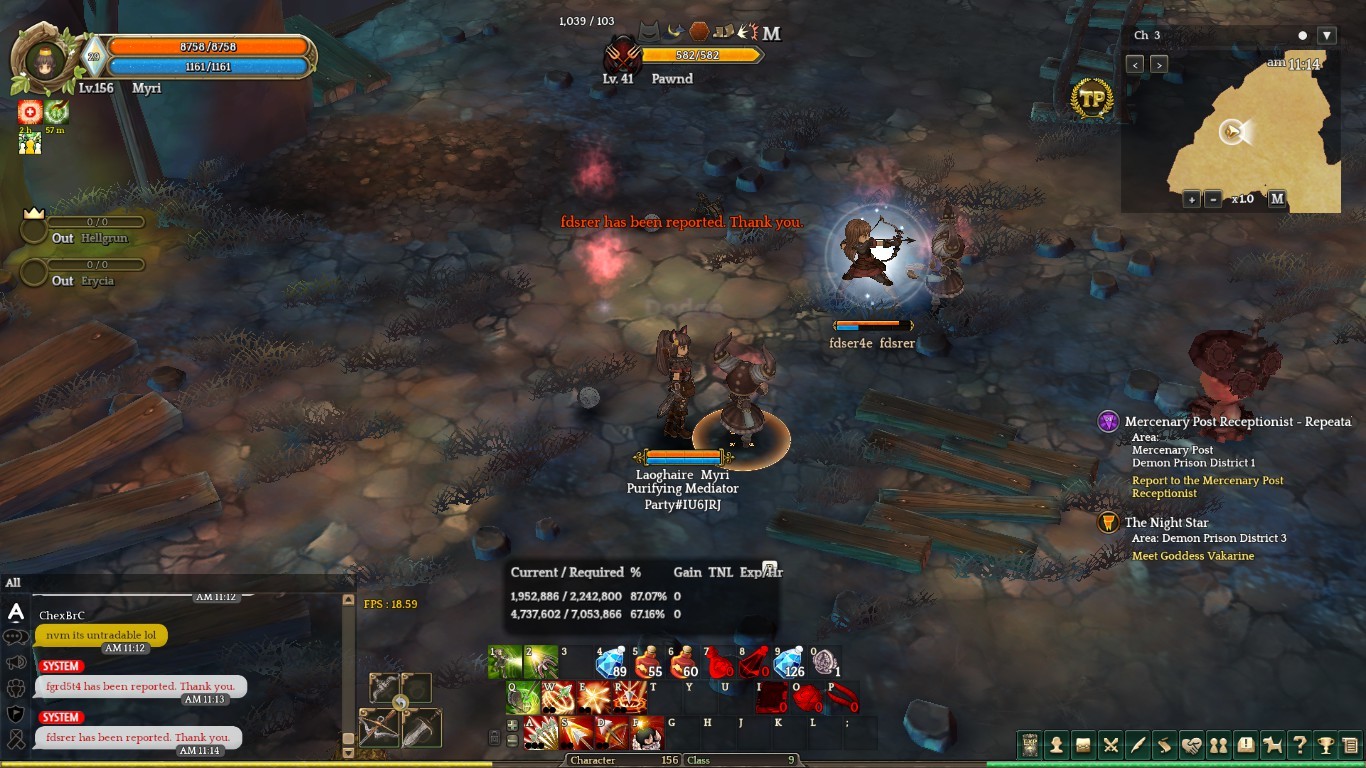Open the companion dog menu icon
Viewport: 1366px width, 768px height.
1272,745
